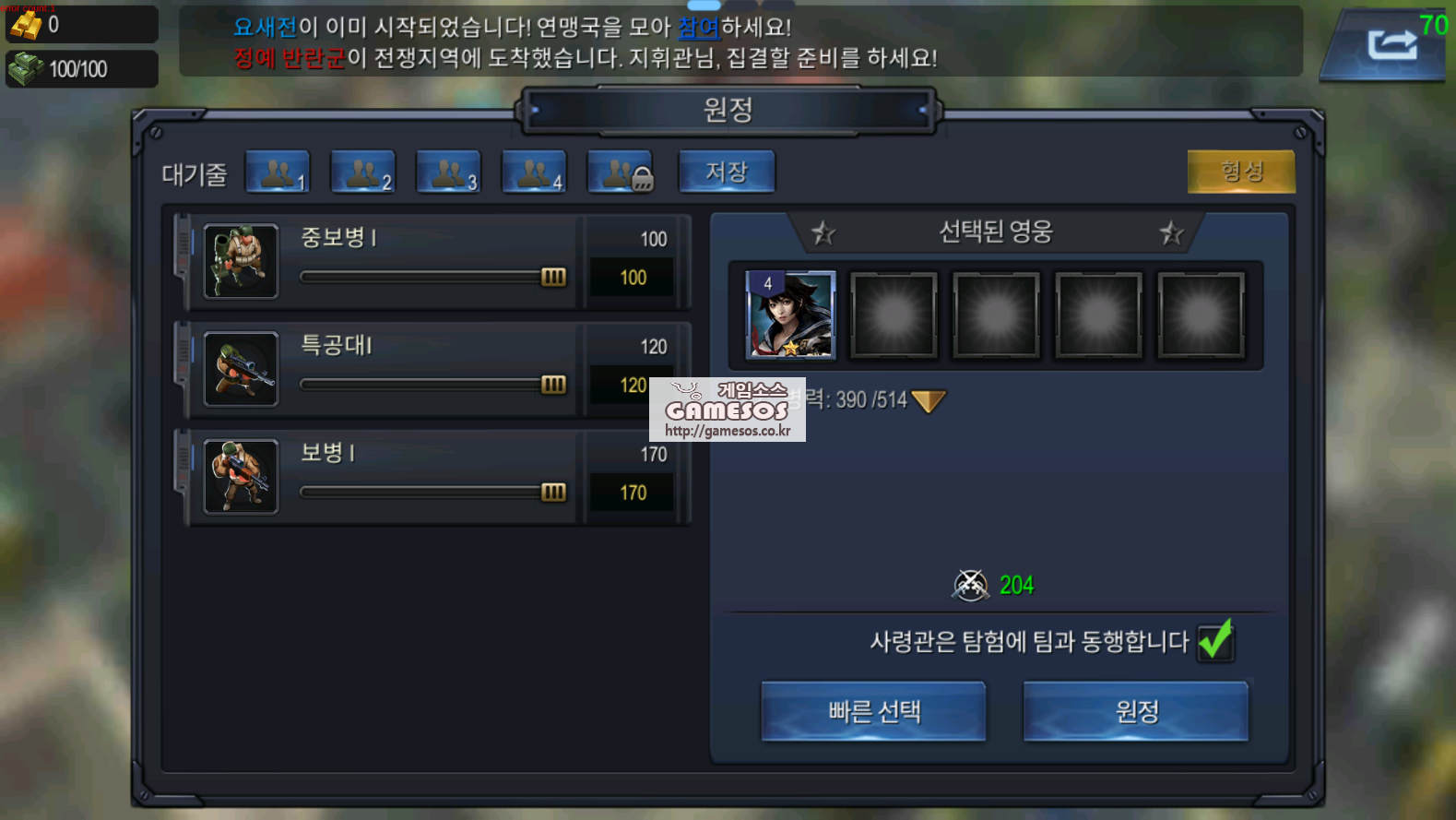Save the formation with 저장

(727, 172)
